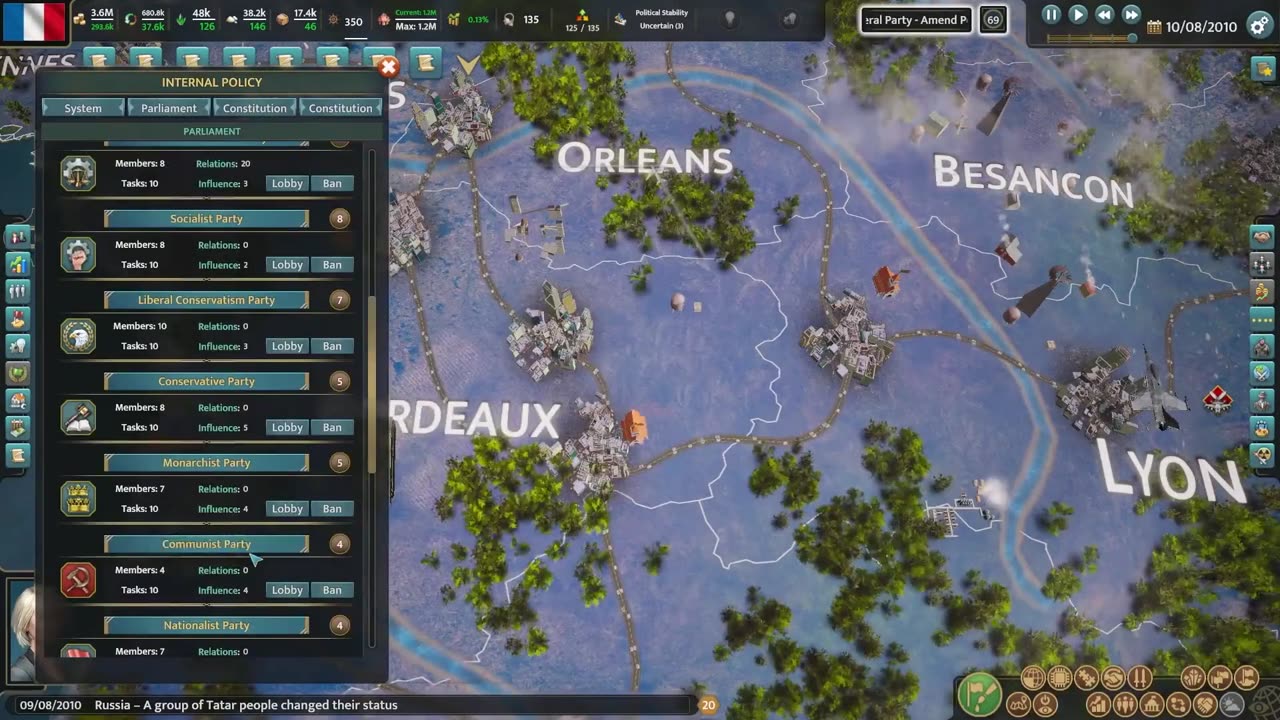The image size is (1280, 720).
Task: Lobby the Liberal Conservatism Party
Action: pos(287,346)
